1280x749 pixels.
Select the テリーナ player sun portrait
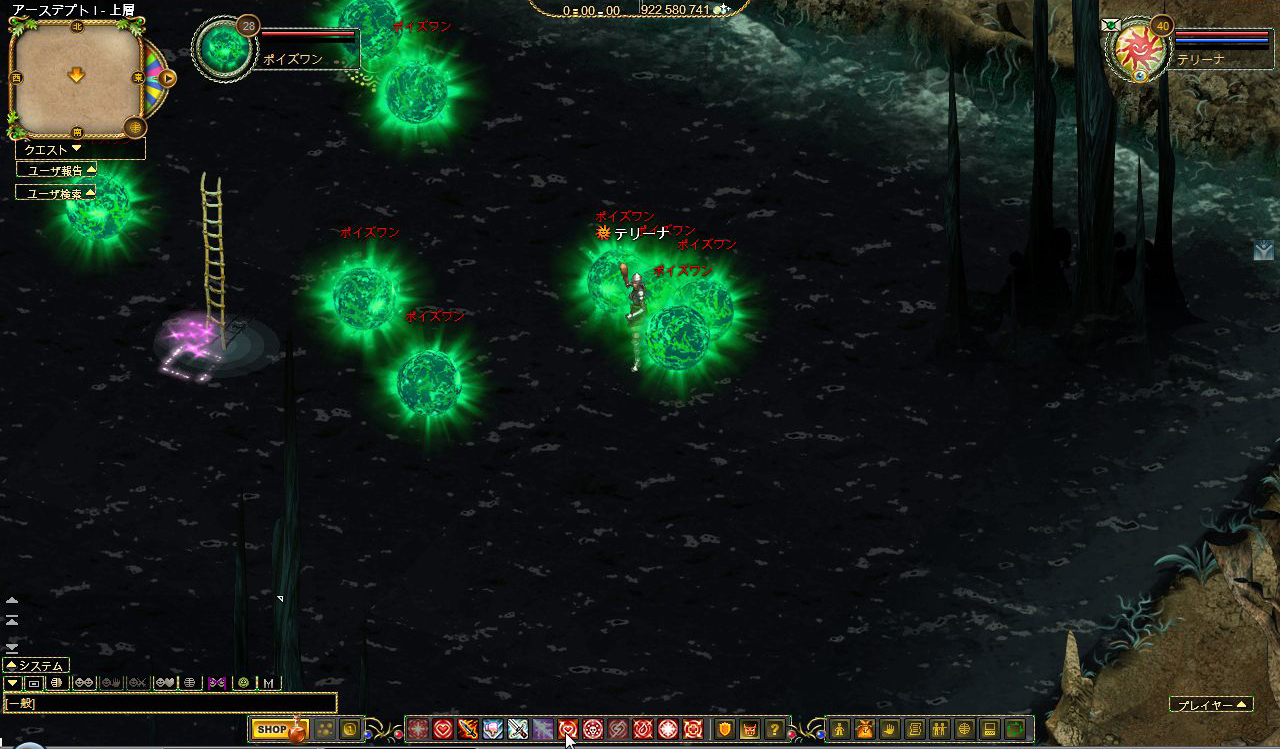pyautogui.click(x=1137, y=46)
